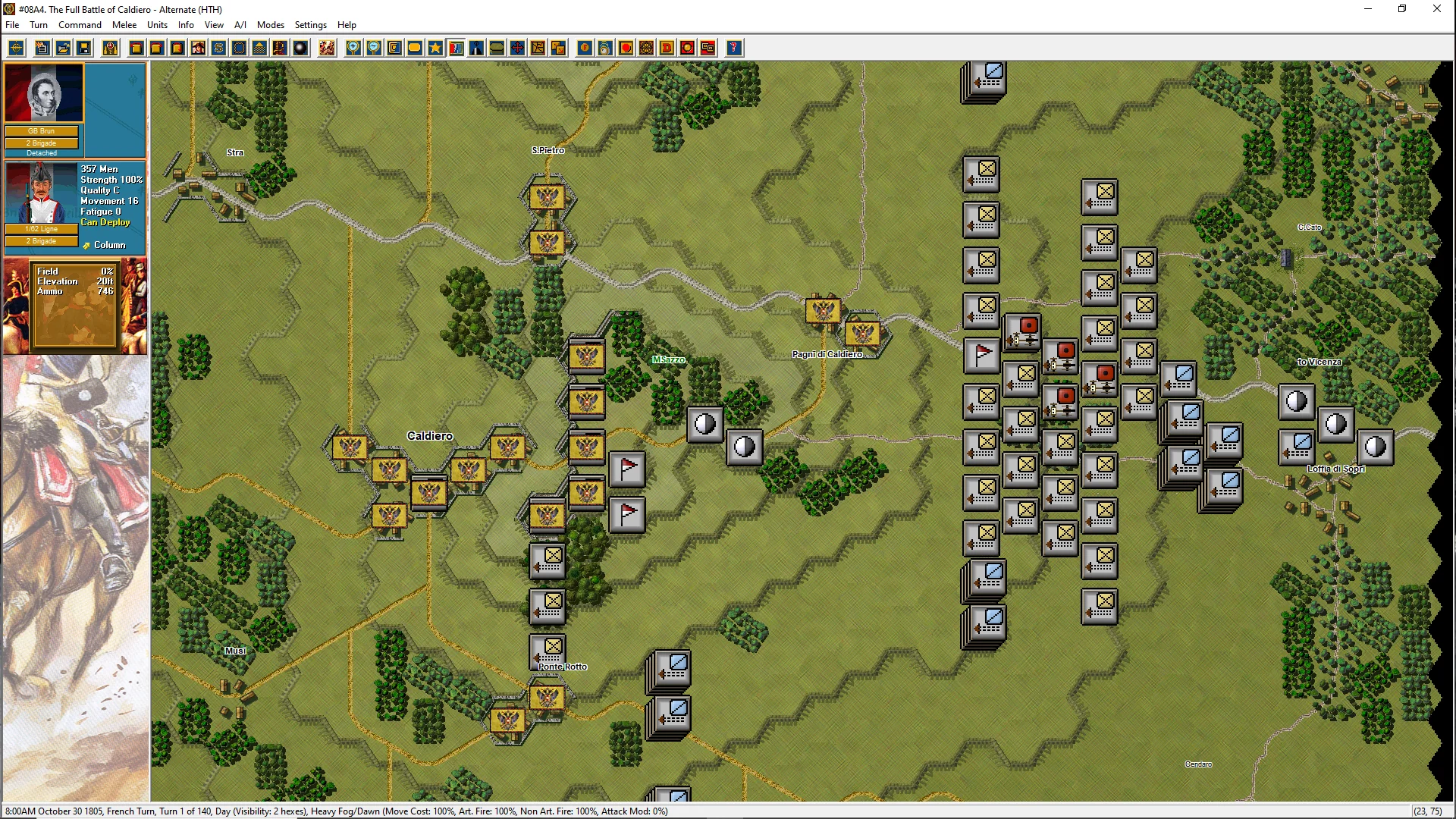Image resolution: width=1456 pixels, height=819 pixels.
Task: Zoom in with the plus magnifier icon
Action: [x=353, y=49]
